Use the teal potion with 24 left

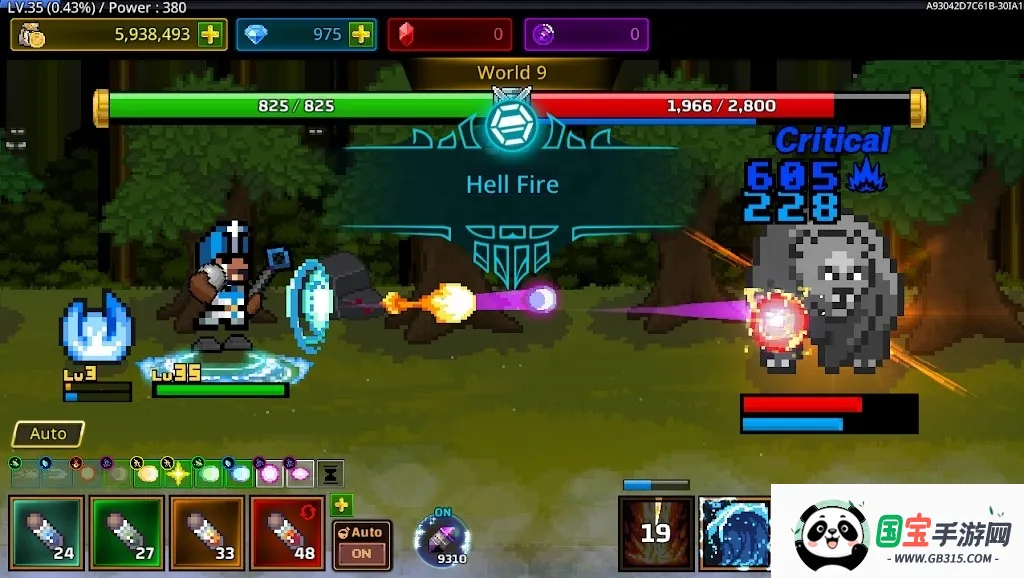(46, 533)
